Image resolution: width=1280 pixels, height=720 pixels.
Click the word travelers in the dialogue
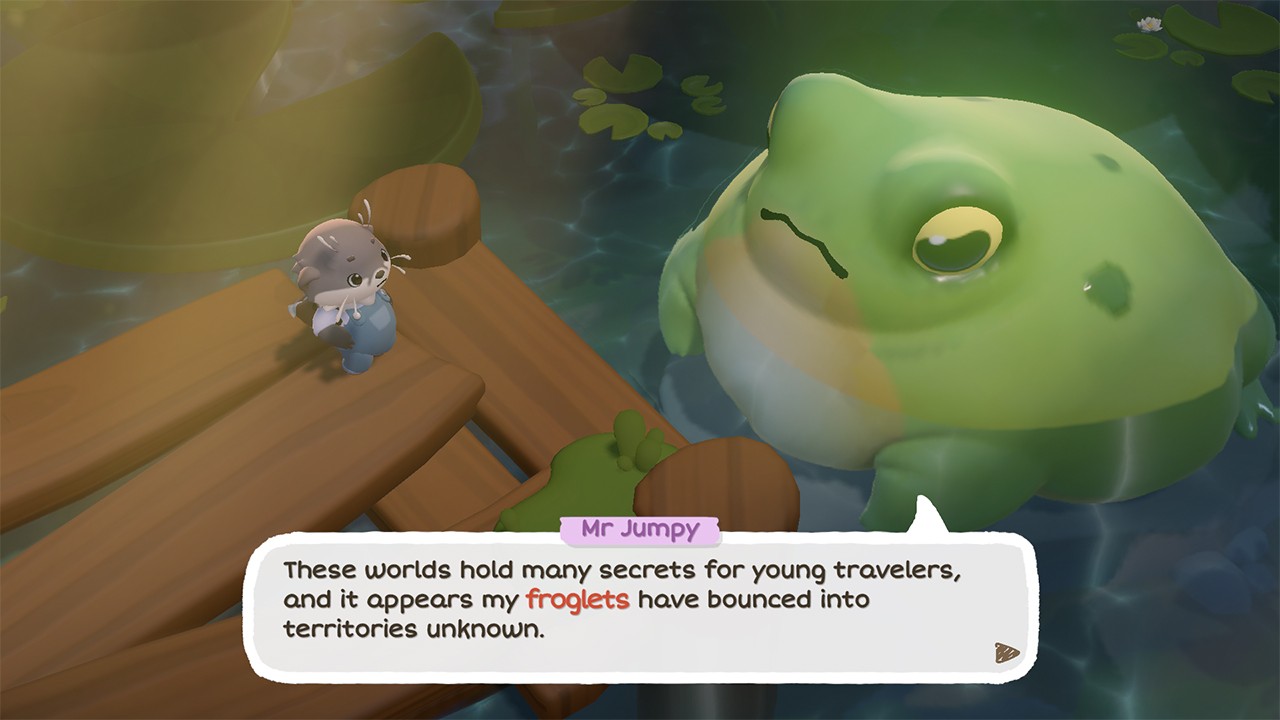tap(895, 571)
